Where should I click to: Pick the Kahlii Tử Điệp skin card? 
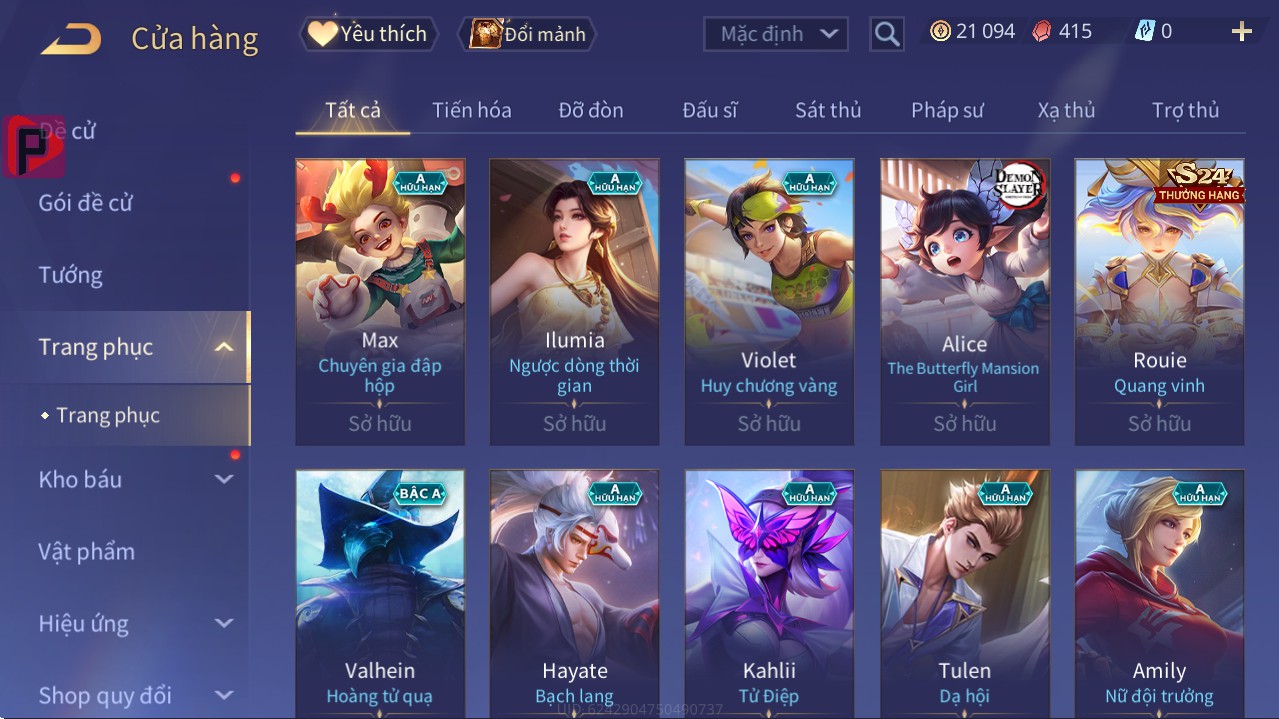[769, 592]
